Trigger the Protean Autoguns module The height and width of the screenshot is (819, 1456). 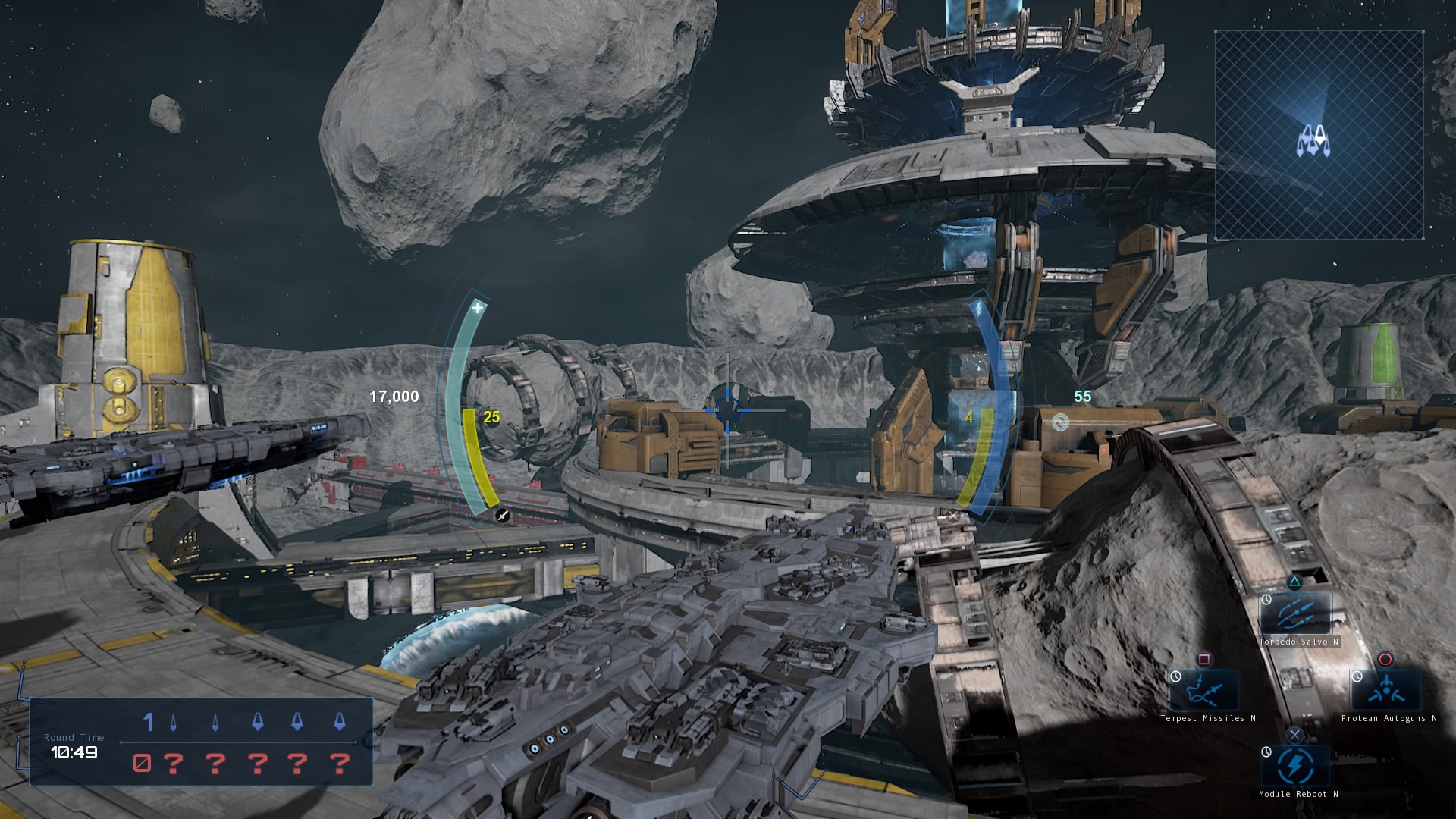[x=1386, y=689]
